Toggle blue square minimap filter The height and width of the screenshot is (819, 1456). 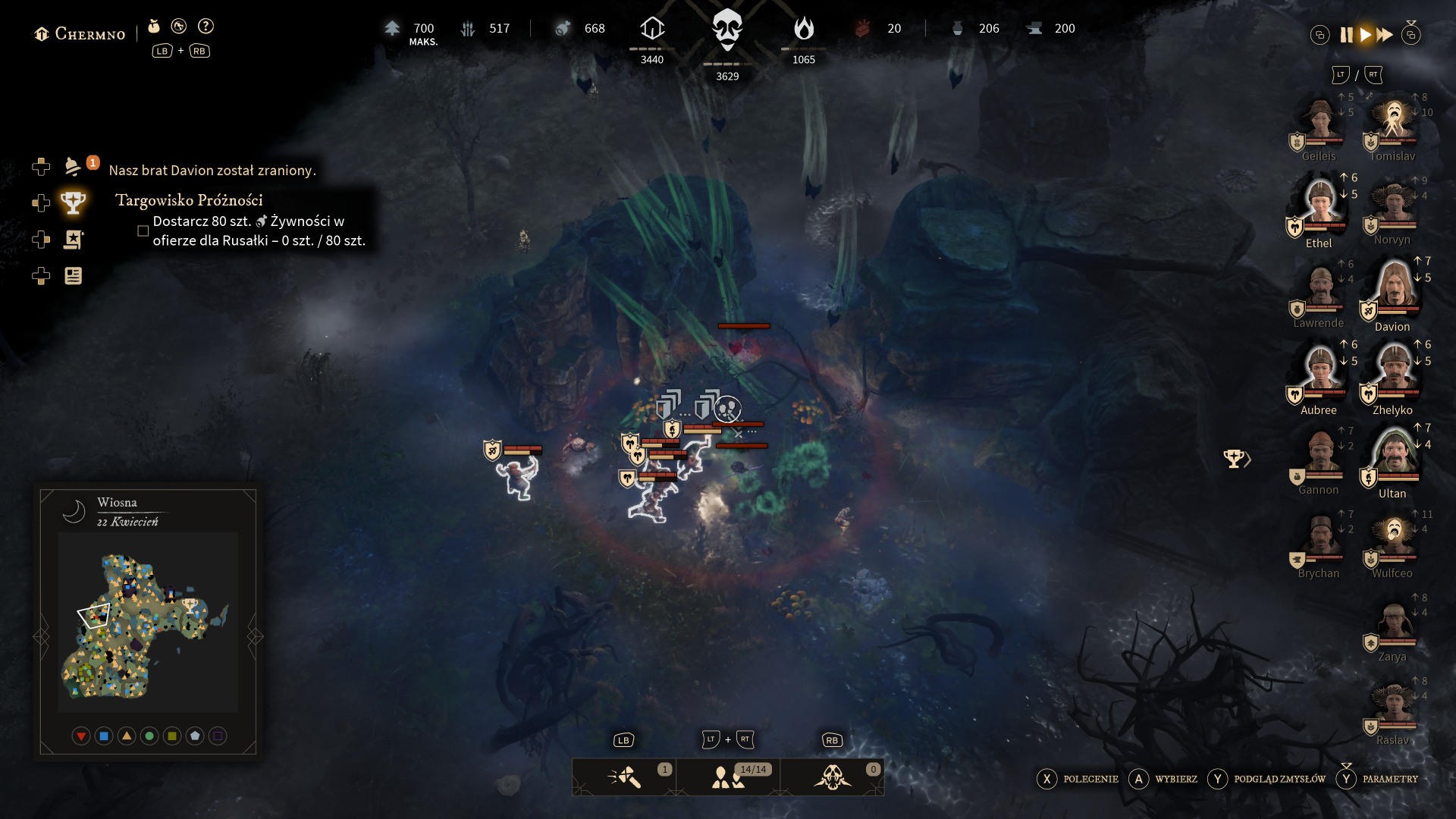(x=104, y=736)
